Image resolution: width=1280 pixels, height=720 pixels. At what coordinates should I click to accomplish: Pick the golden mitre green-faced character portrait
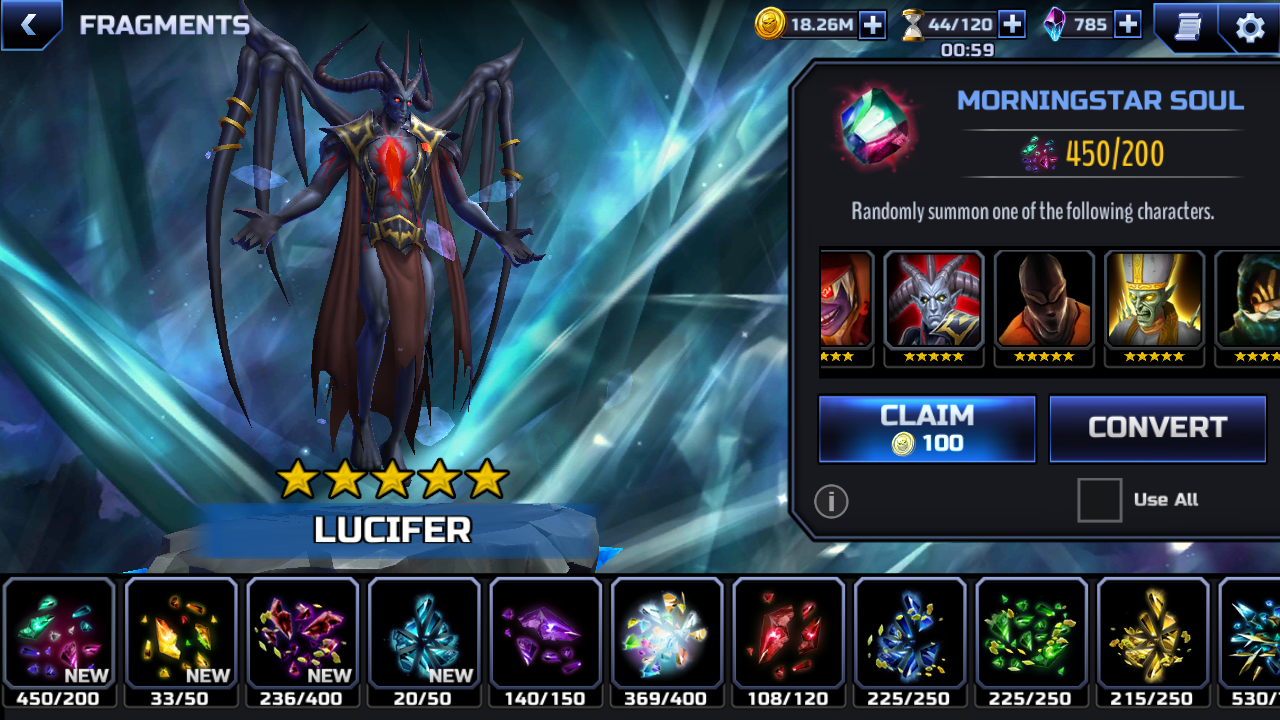(x=1154, y=300)
